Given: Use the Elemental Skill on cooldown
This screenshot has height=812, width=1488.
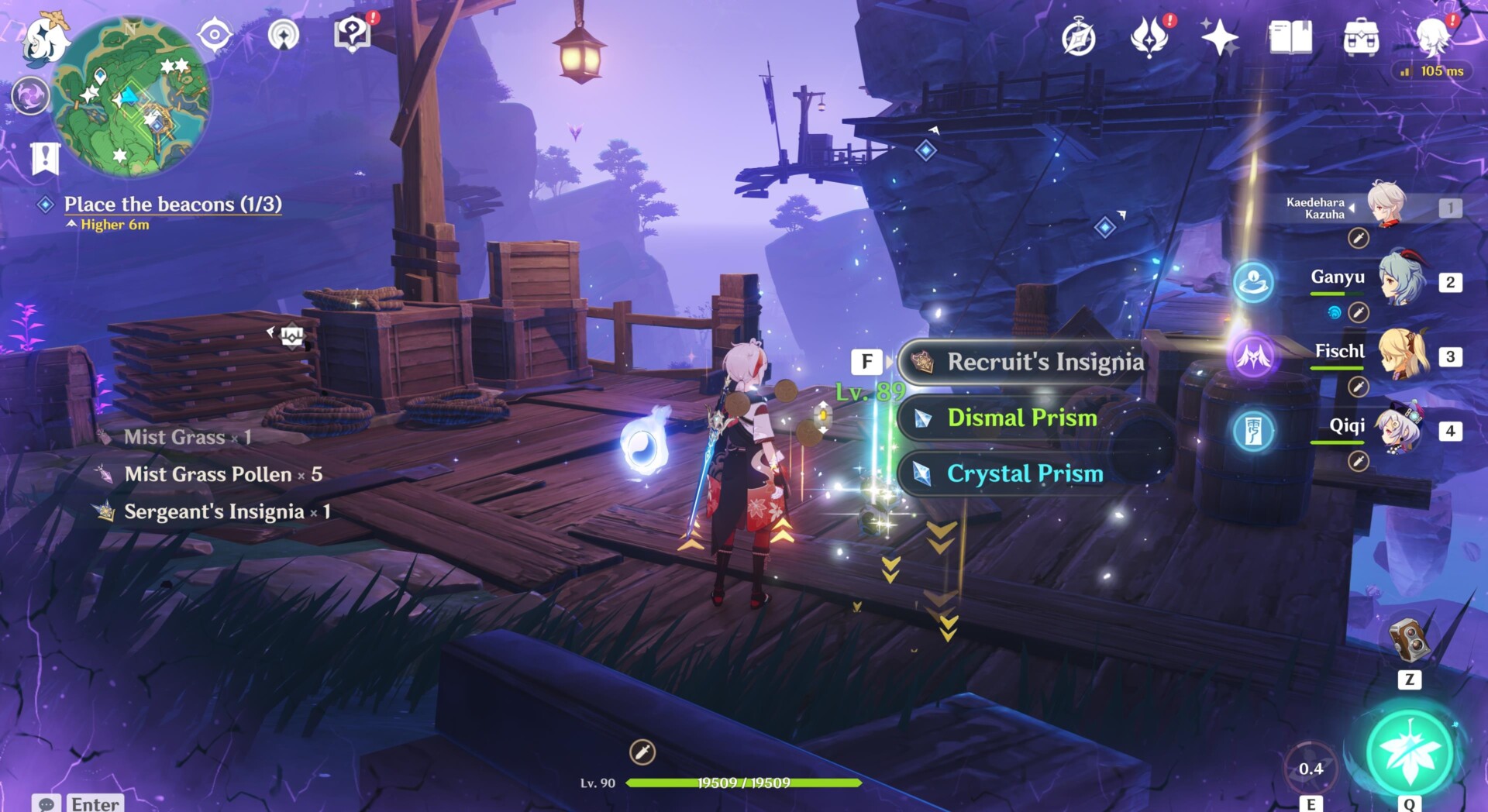Looking at the screenshot, I should tap(1311, 767).
